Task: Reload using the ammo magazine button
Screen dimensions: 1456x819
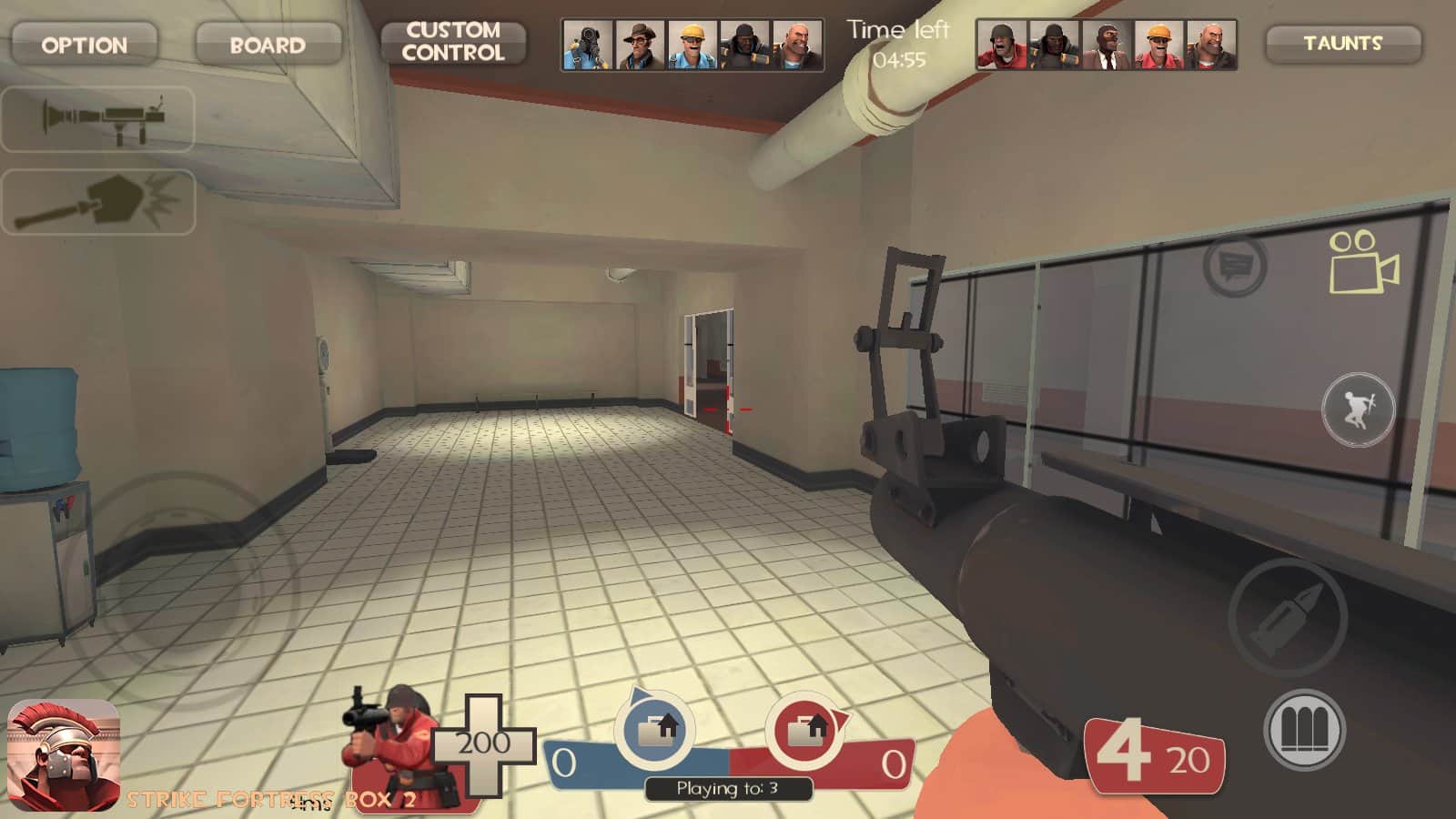Action: (1304, 731)
